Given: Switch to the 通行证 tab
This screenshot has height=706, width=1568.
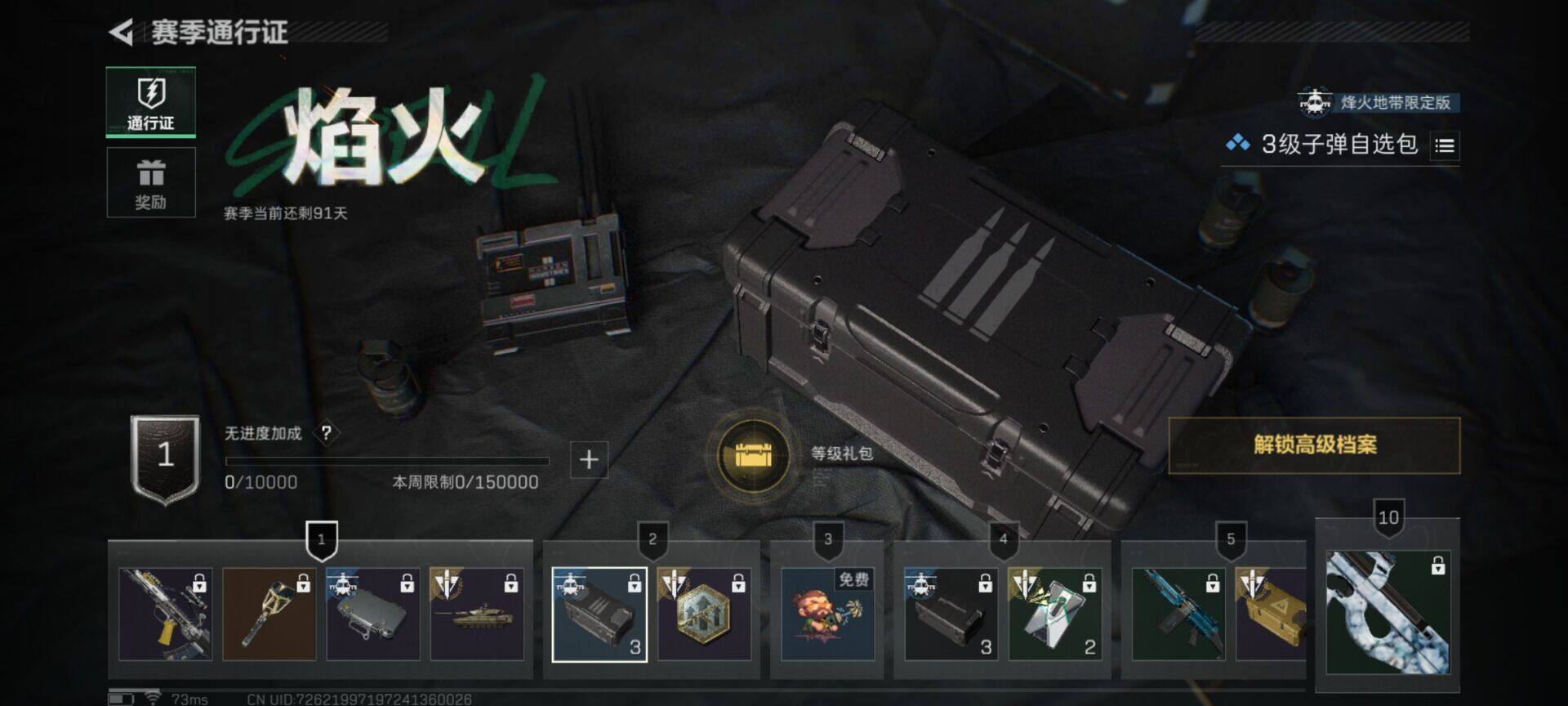Looking at the screenshot, I should [x=151, y=102].
